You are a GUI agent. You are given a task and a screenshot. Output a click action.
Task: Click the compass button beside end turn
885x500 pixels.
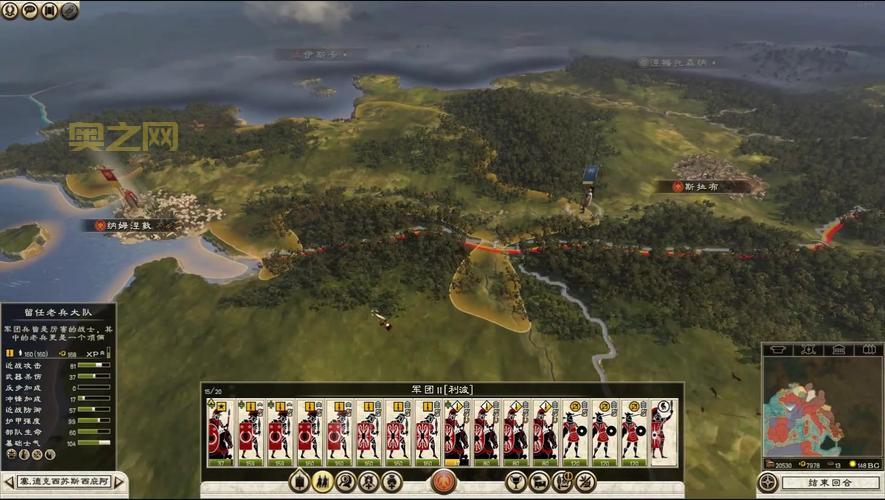(x=768, y=483)
